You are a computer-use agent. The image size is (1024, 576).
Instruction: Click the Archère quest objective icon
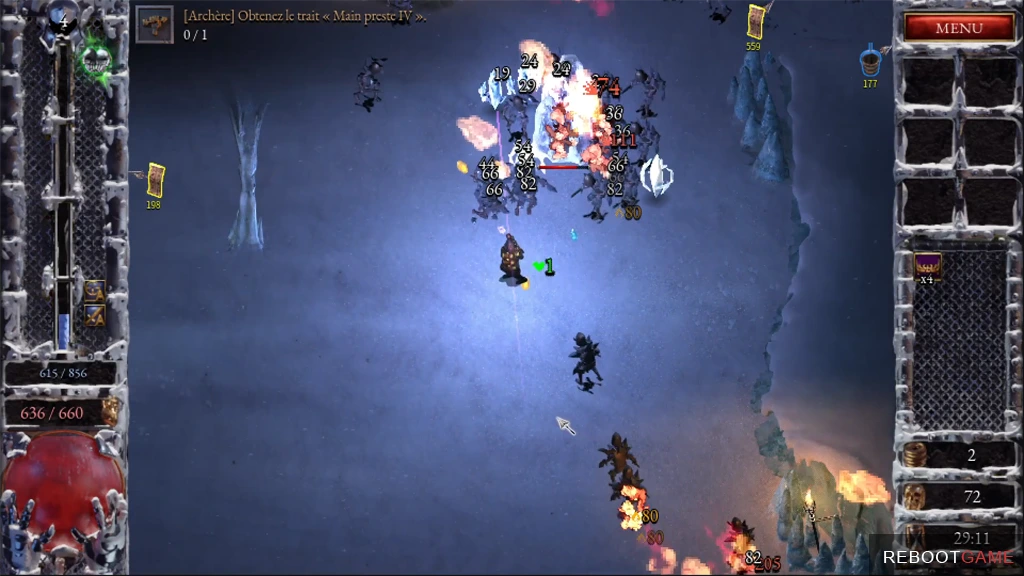[x=154, y=23]
